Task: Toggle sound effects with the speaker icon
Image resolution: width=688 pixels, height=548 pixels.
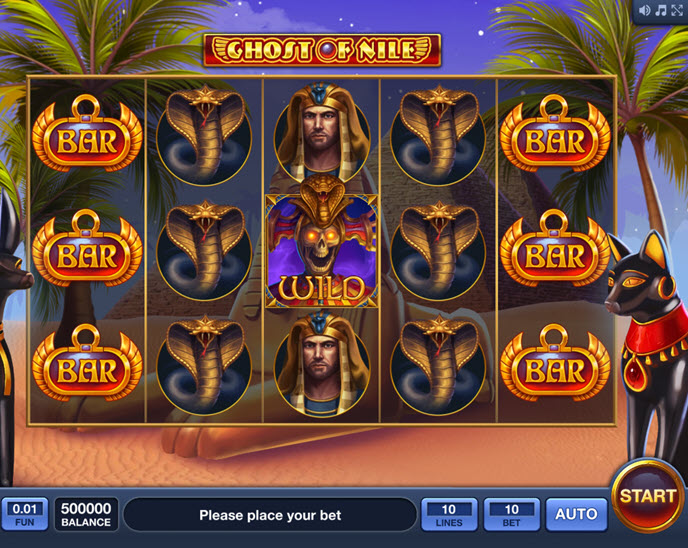Action: click(x=645, y=10)
